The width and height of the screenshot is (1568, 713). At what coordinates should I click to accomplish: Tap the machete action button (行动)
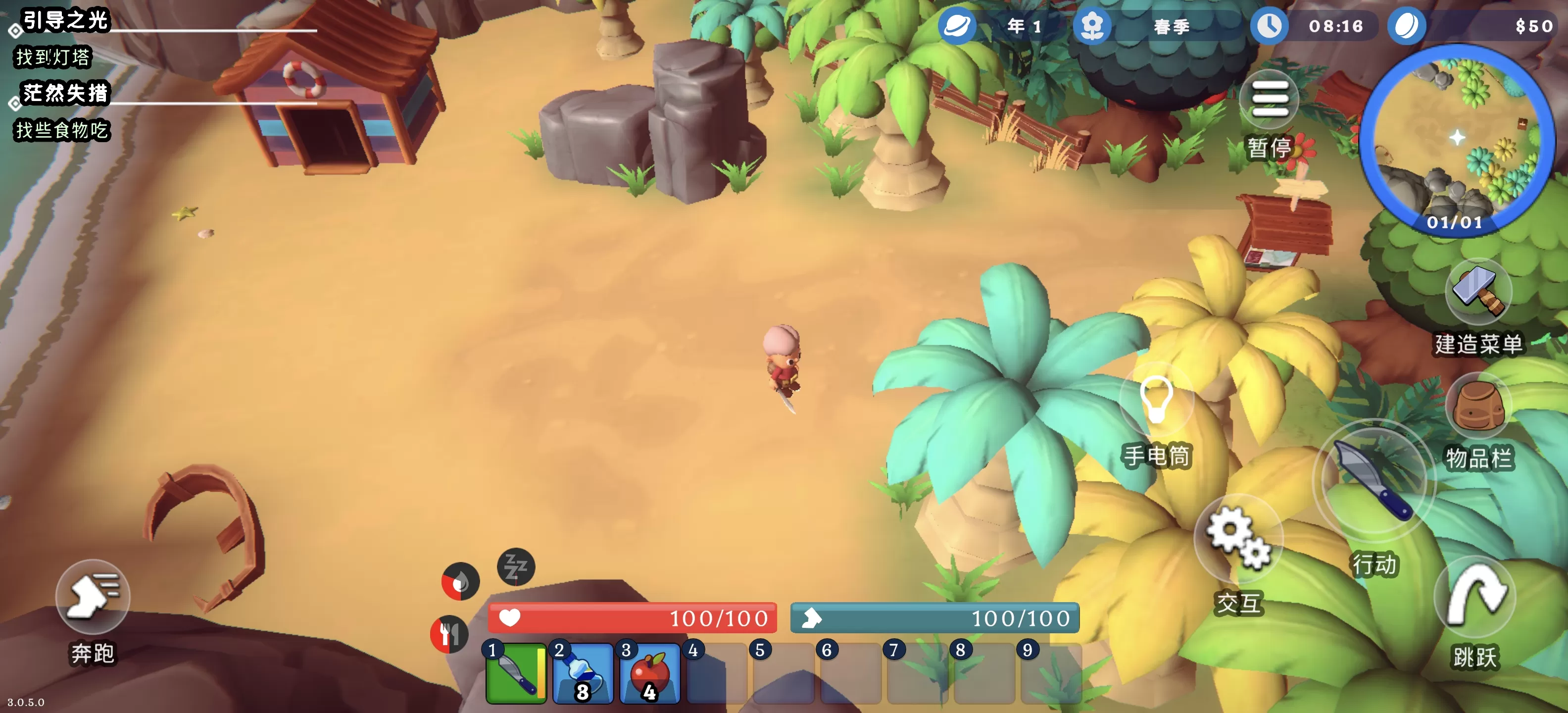[x=1373, y=480]
